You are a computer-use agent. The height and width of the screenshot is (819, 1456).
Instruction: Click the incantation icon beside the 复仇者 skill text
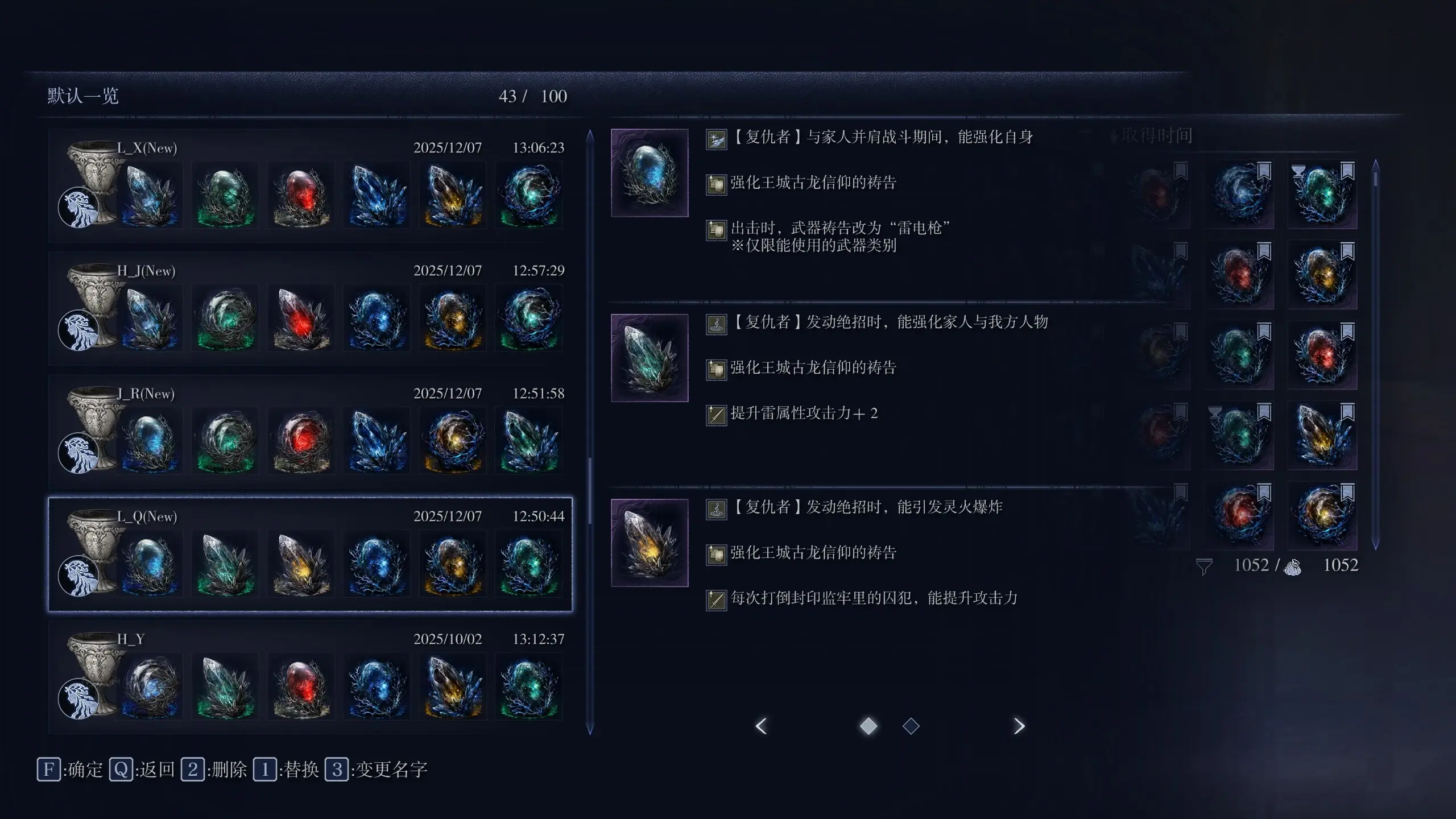(715, 323)
